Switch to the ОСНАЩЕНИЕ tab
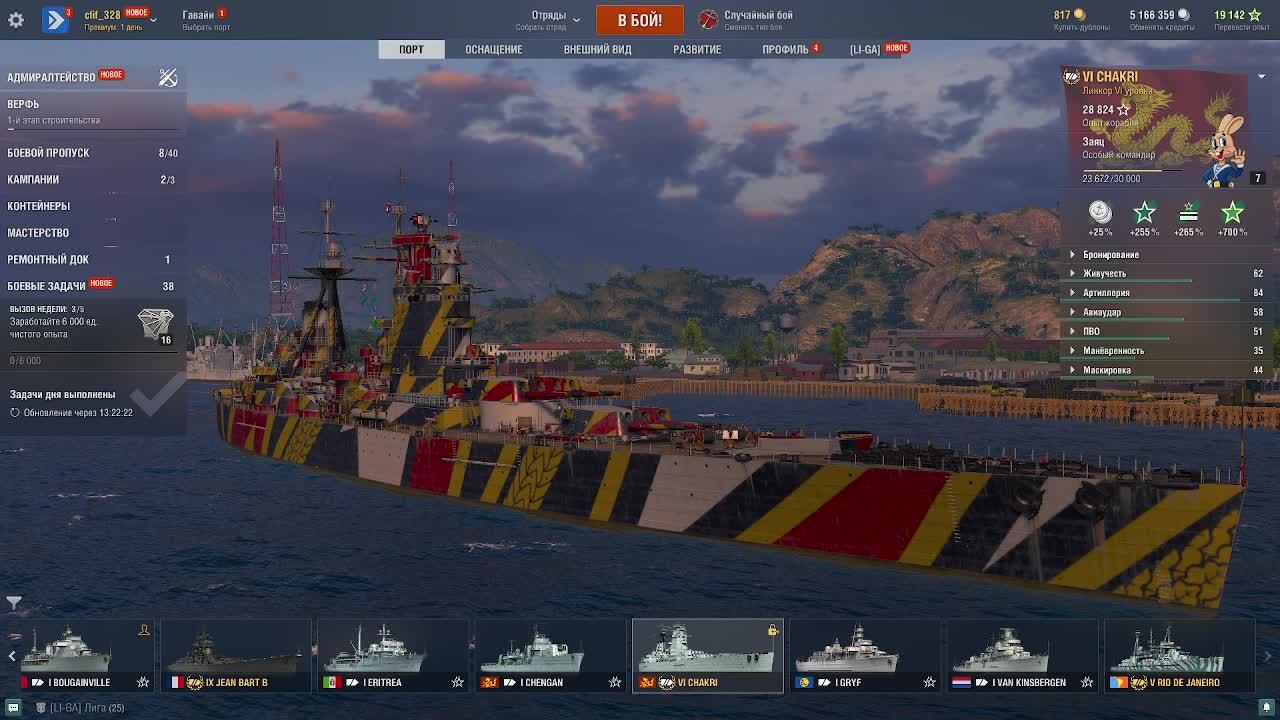 pos(493,49)
